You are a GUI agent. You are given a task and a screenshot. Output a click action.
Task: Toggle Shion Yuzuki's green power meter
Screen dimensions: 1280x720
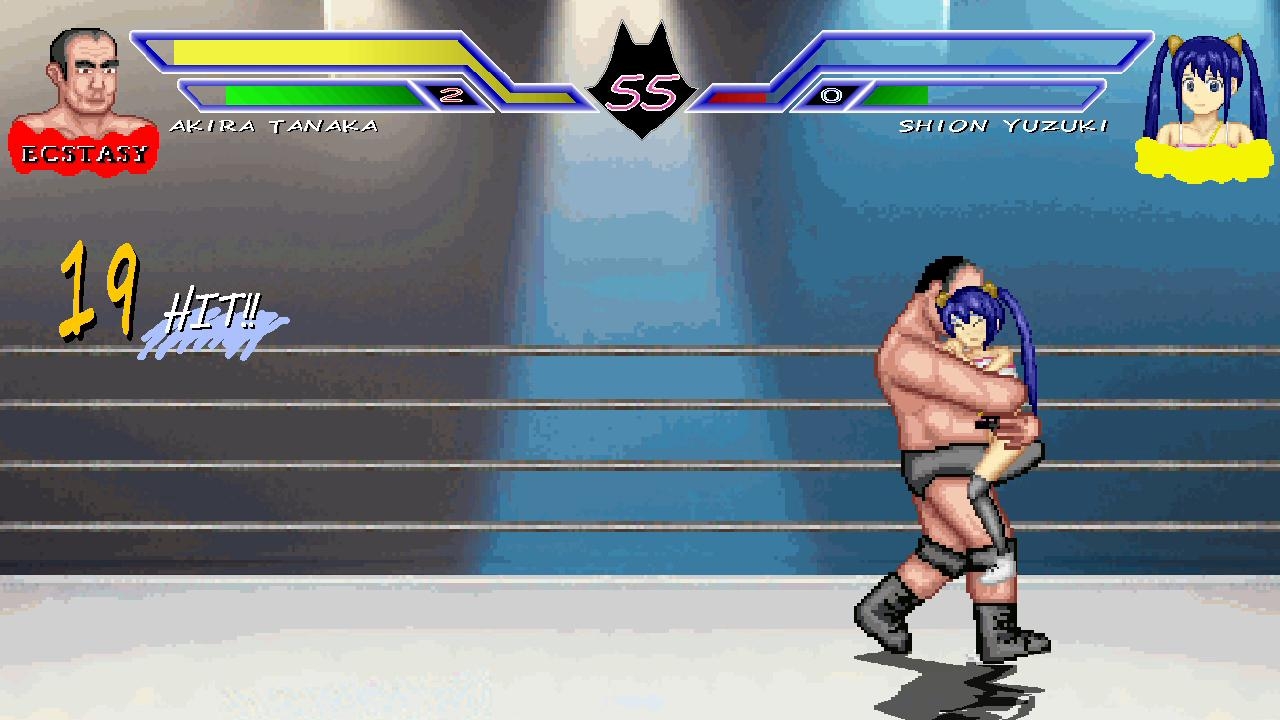click(895, 97)
